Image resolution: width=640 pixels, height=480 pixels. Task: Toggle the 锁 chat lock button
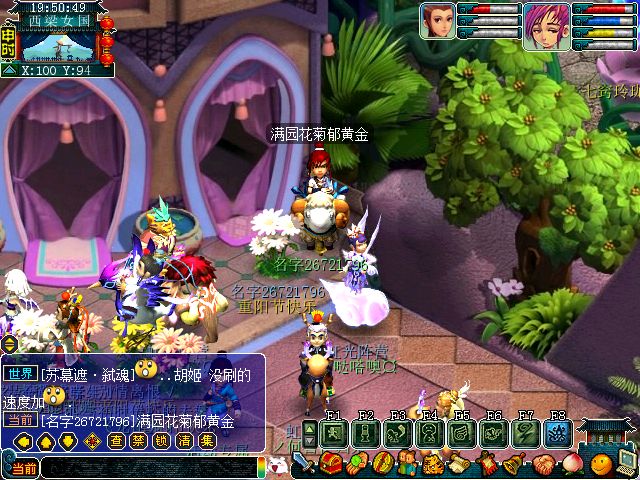161,441
